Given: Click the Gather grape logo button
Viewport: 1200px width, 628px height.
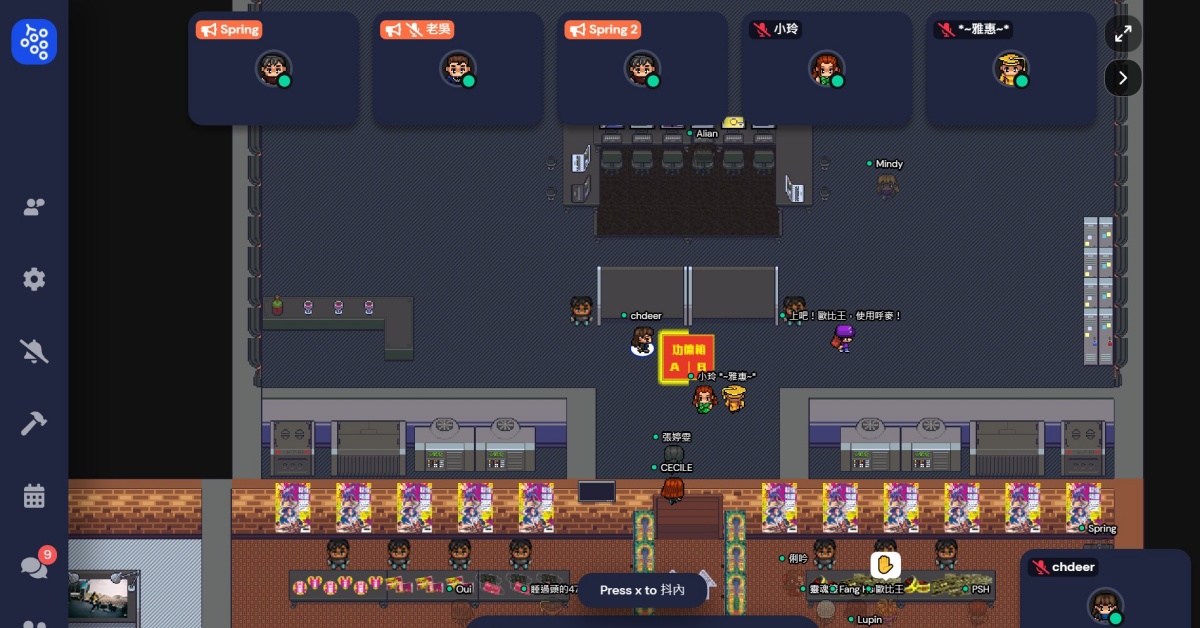Looking at the screenshot, I should [x=34, y=42].
